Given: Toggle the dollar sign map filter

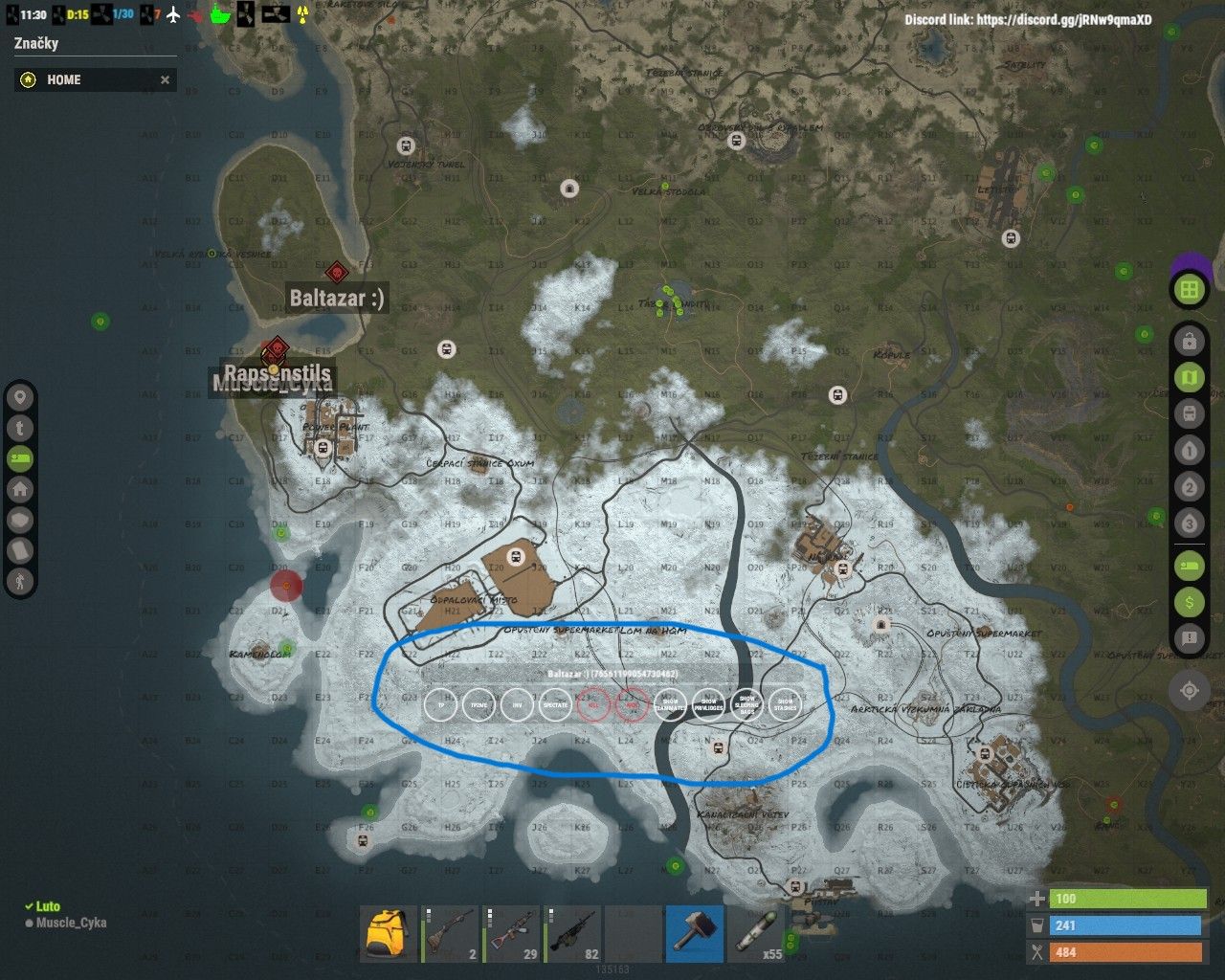Looking at the screenshot, I should point(1190,601).
